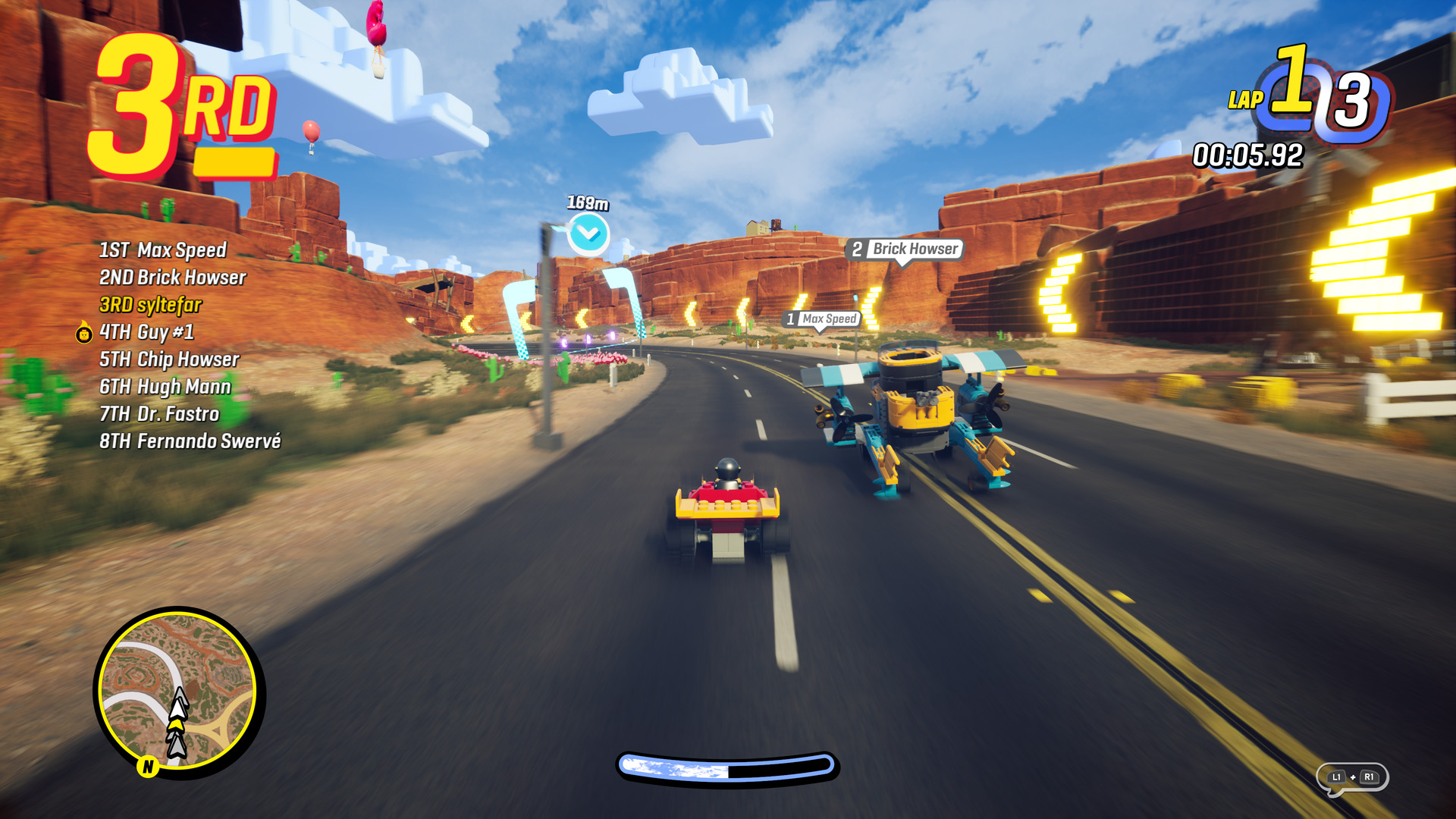Select Max Speed in the standings list
This screenshot has height=819, width=1456.
click(163, 250)
